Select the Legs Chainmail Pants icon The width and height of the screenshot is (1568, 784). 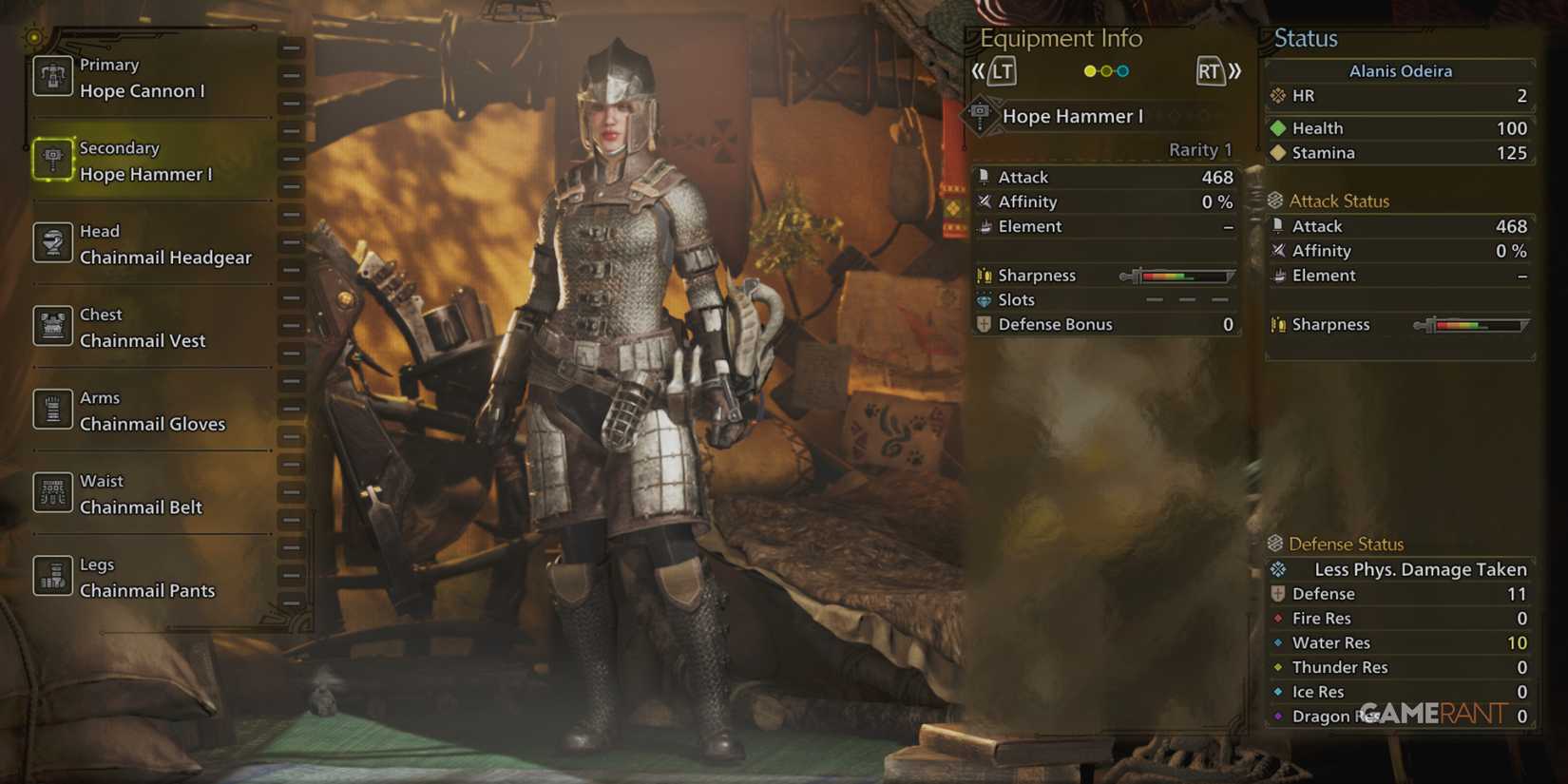point(52,576)
